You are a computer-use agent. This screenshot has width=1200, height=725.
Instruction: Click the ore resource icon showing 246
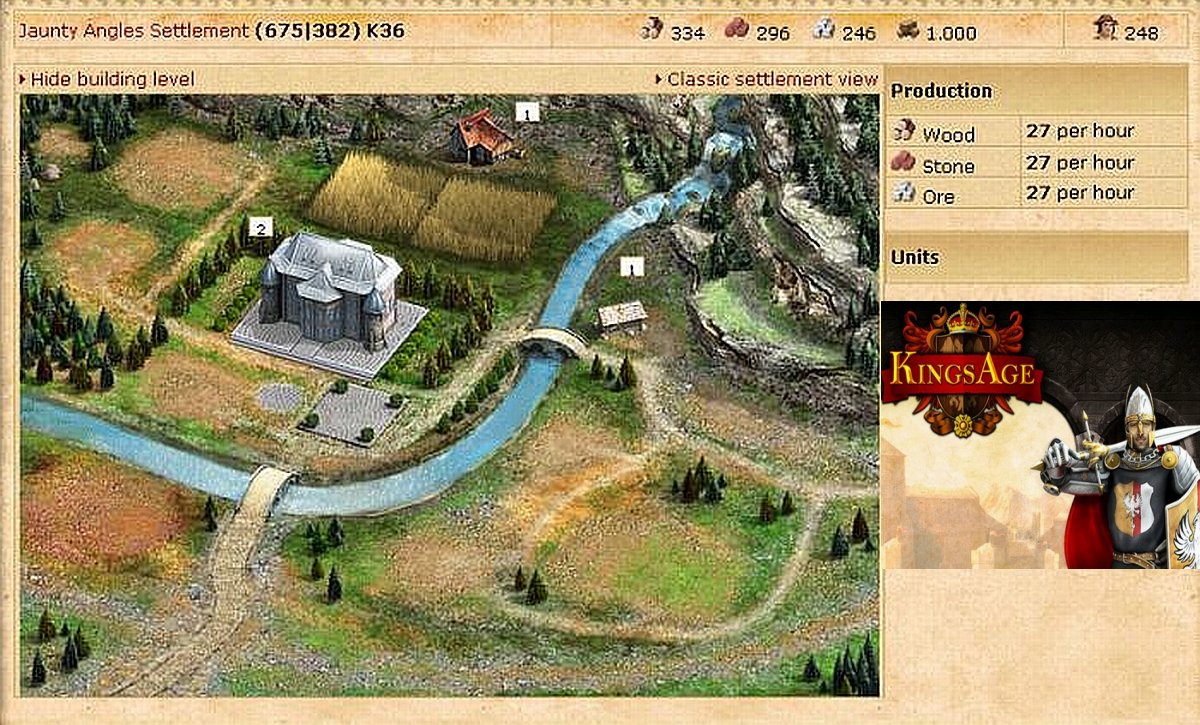tap(824, 31)
